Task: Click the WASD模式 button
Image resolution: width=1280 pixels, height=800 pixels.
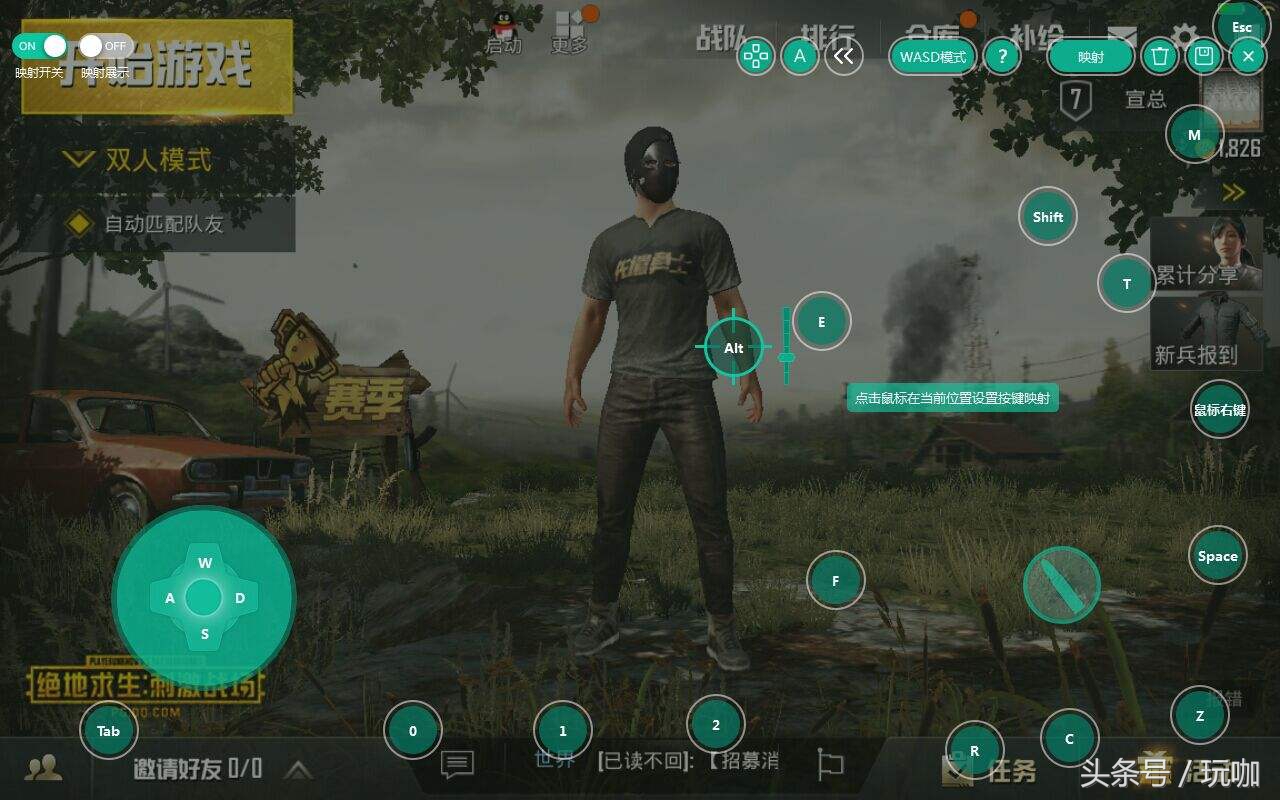Action: [x=931, y=57]
